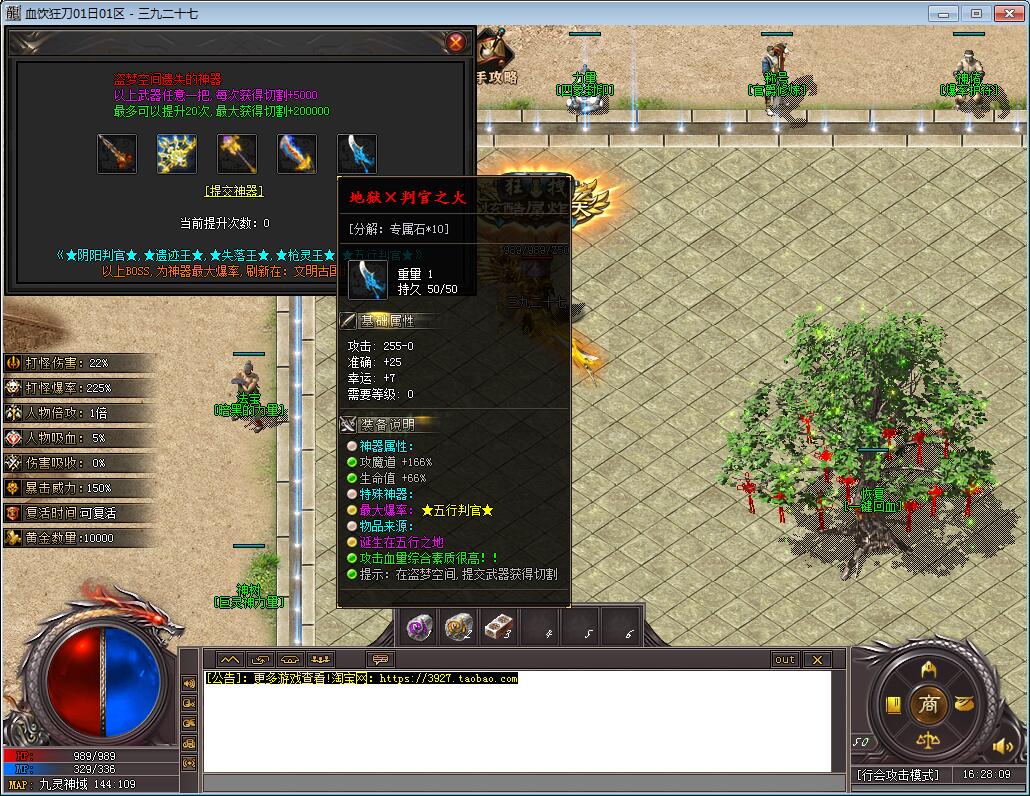The width and height of the screenshot is (1030, 796).
Task: Use the purple scroll in hotbar slot 1
Action: tap(420, 627)
